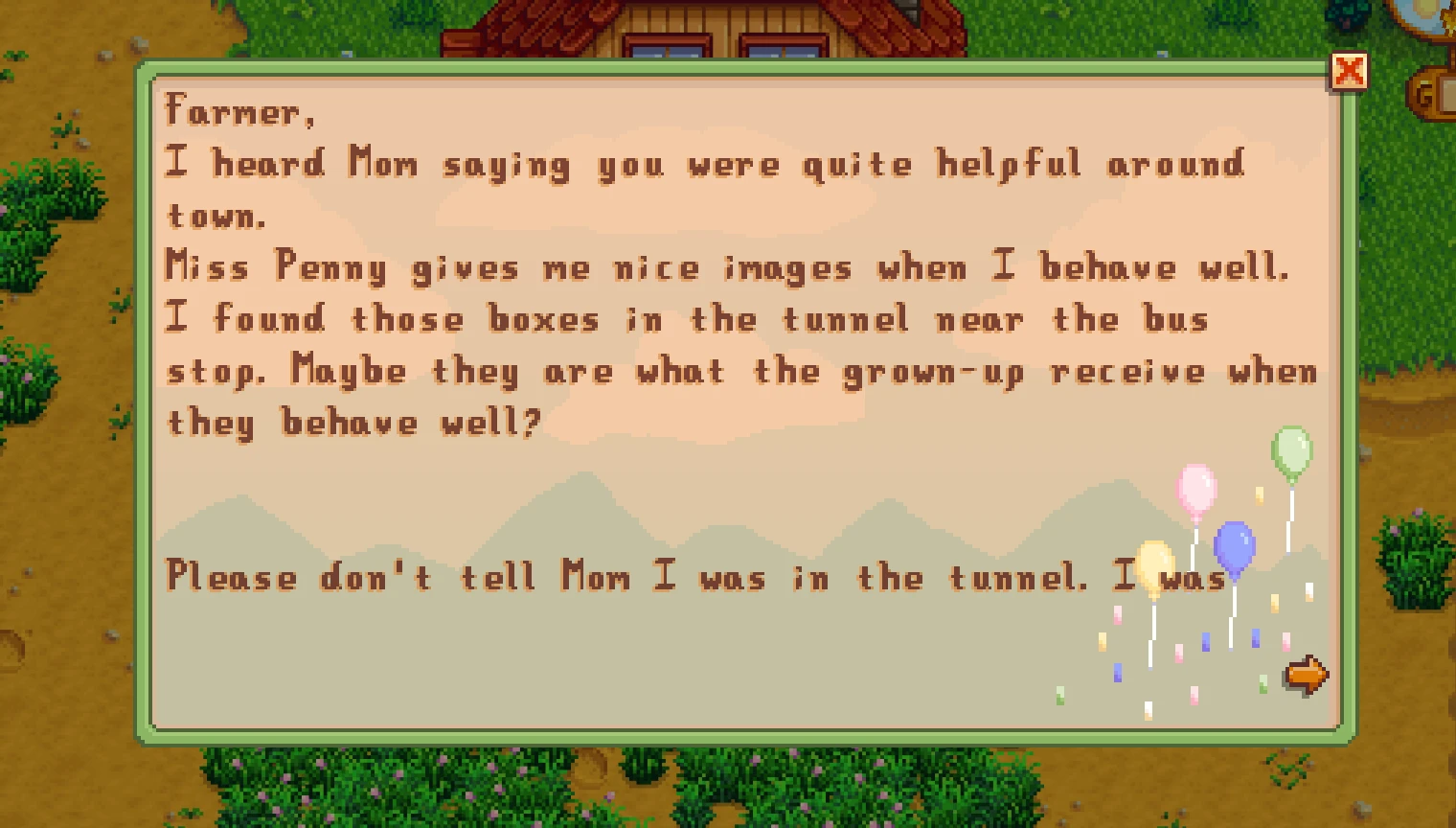1456x828 pixels.
Task: Click the blue balloon above the confetti
Action: coord(1234,546)
